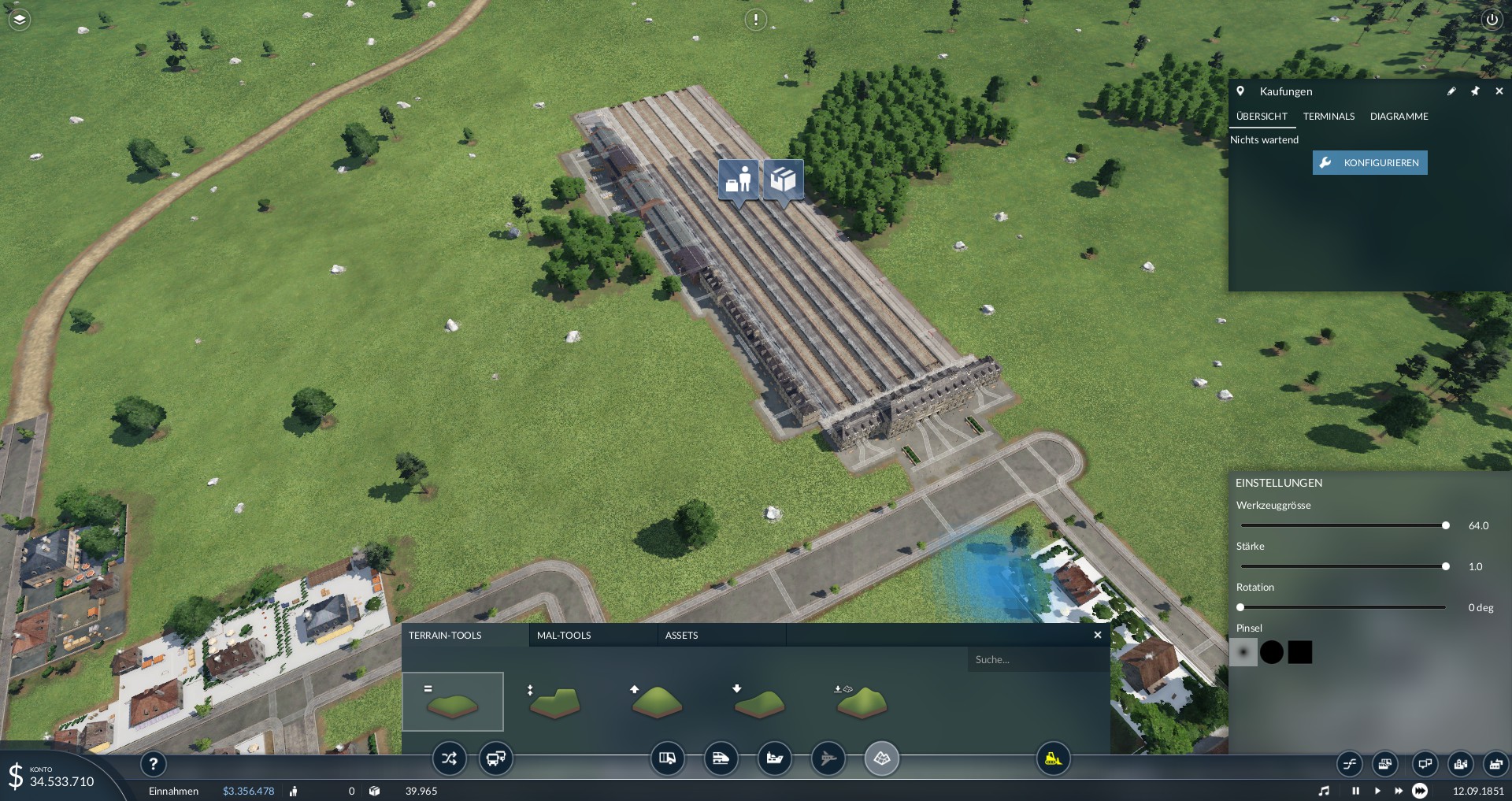The image size is (1512, 801).
Task: Rename station with the pencil icon
Action: point(1451,91)
